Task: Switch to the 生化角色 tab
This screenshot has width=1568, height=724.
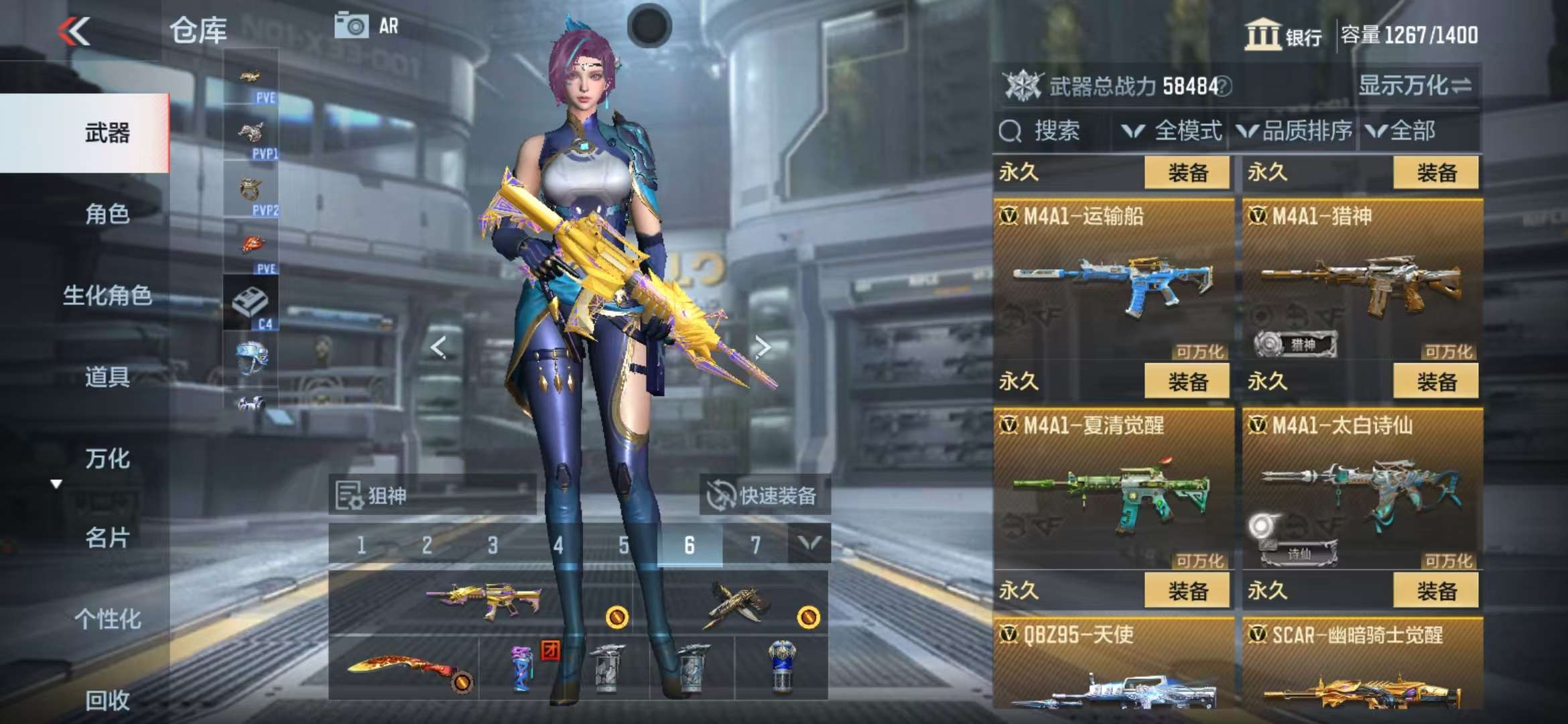Action: (107, 296)
